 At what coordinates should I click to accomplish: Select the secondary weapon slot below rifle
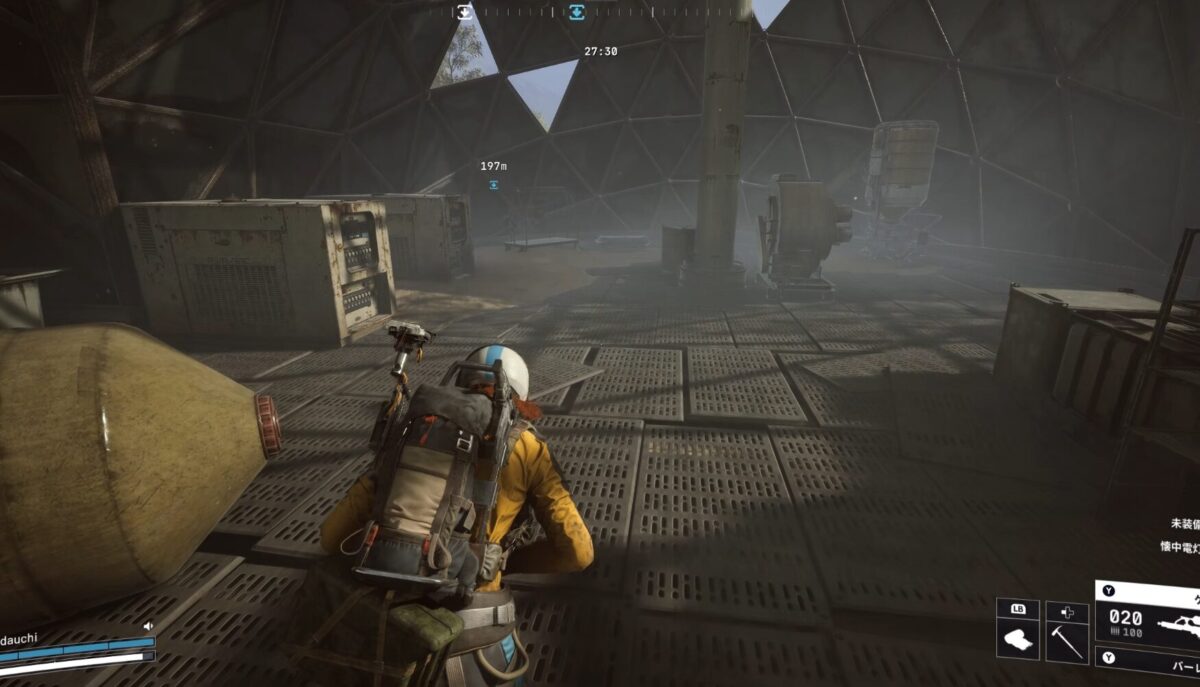click(x=1150, y=661)
